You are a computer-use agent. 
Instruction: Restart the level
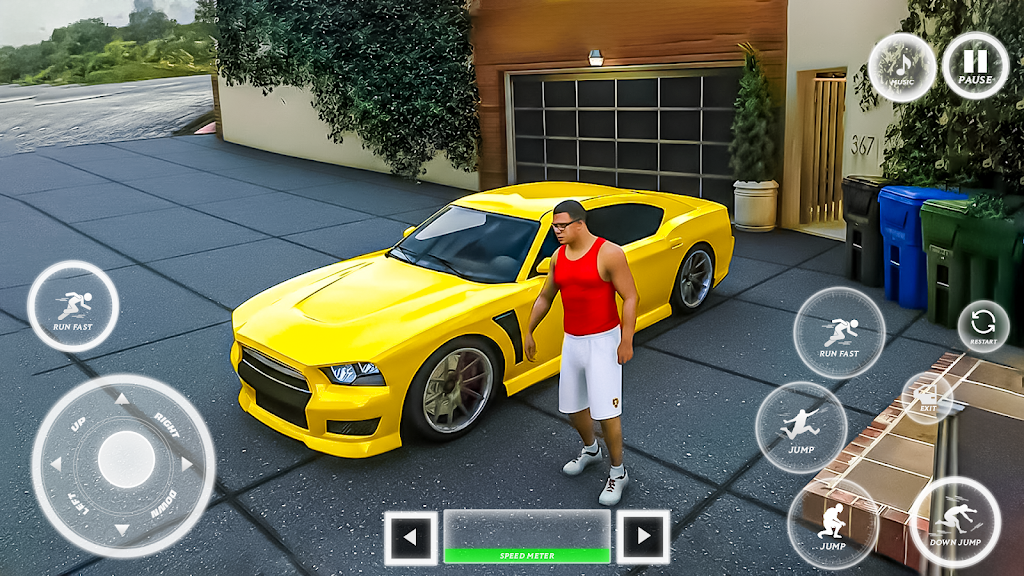(983, 326)
